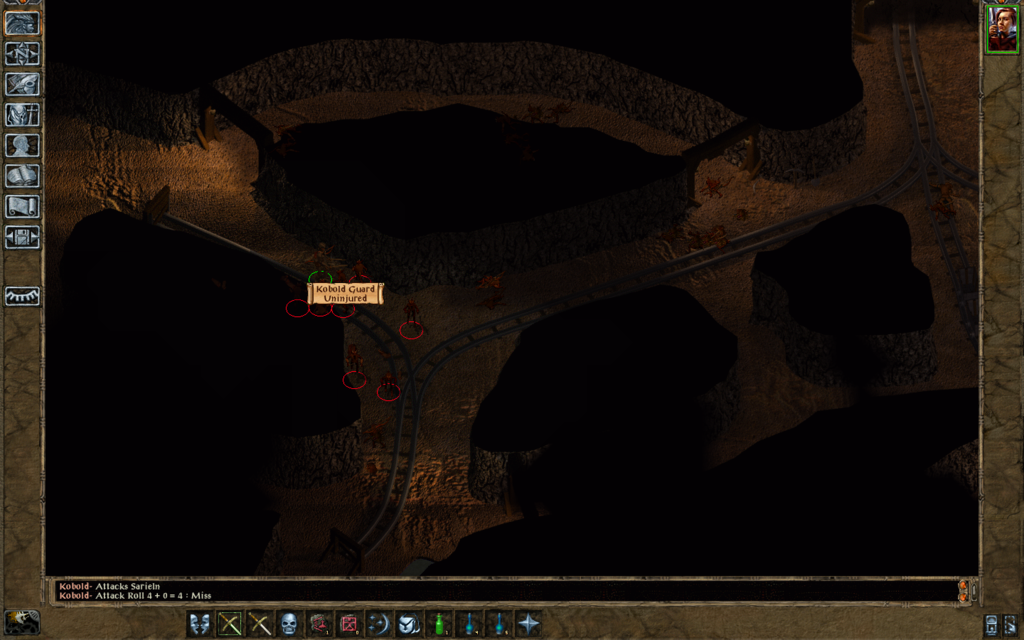This screenshot has height=640, width=1024.
Task: Use the green potion bottle
Action: 439,624
